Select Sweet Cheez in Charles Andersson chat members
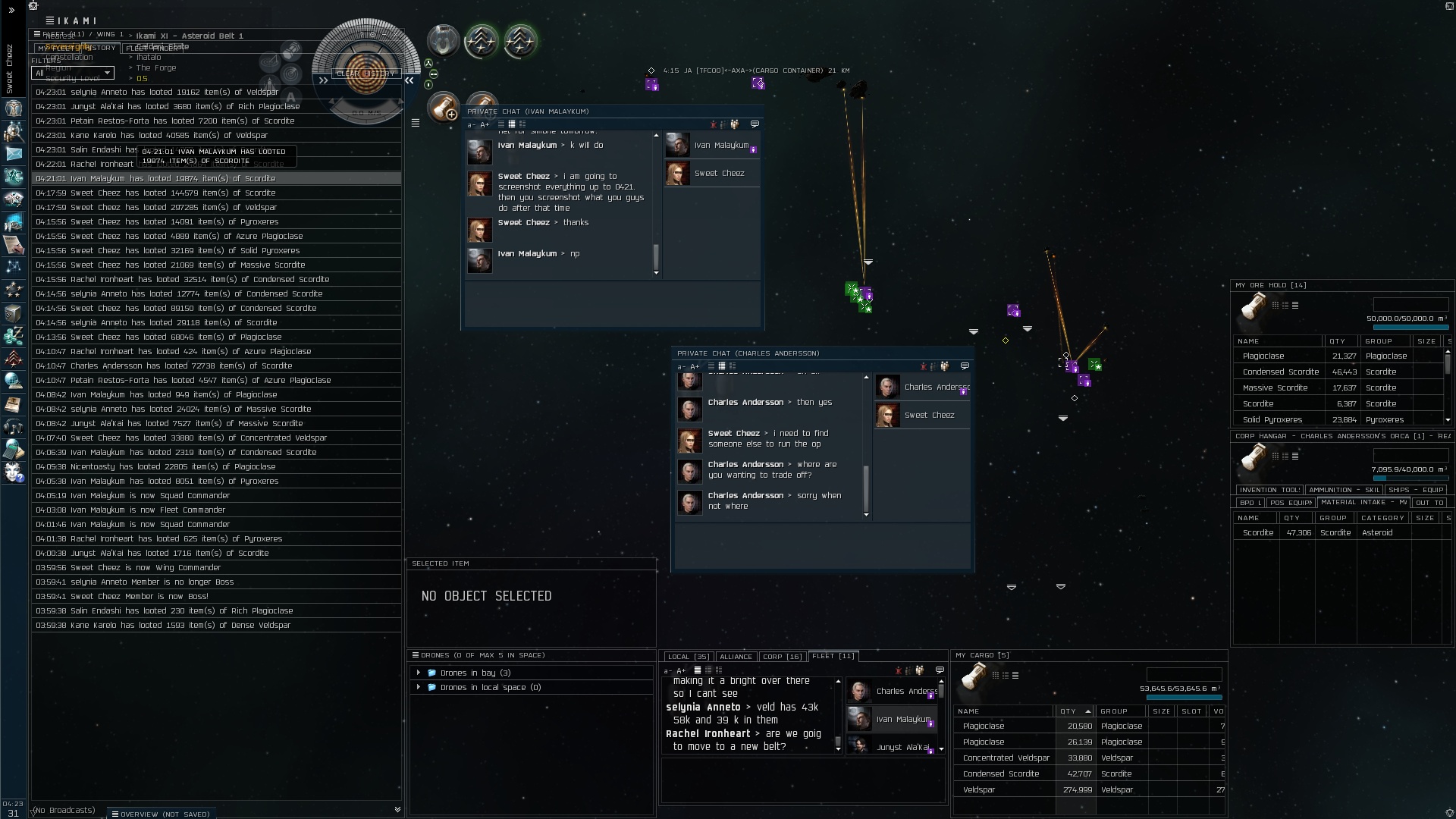The width and height of the screenshot is (1456, 819). click(929, 415)
